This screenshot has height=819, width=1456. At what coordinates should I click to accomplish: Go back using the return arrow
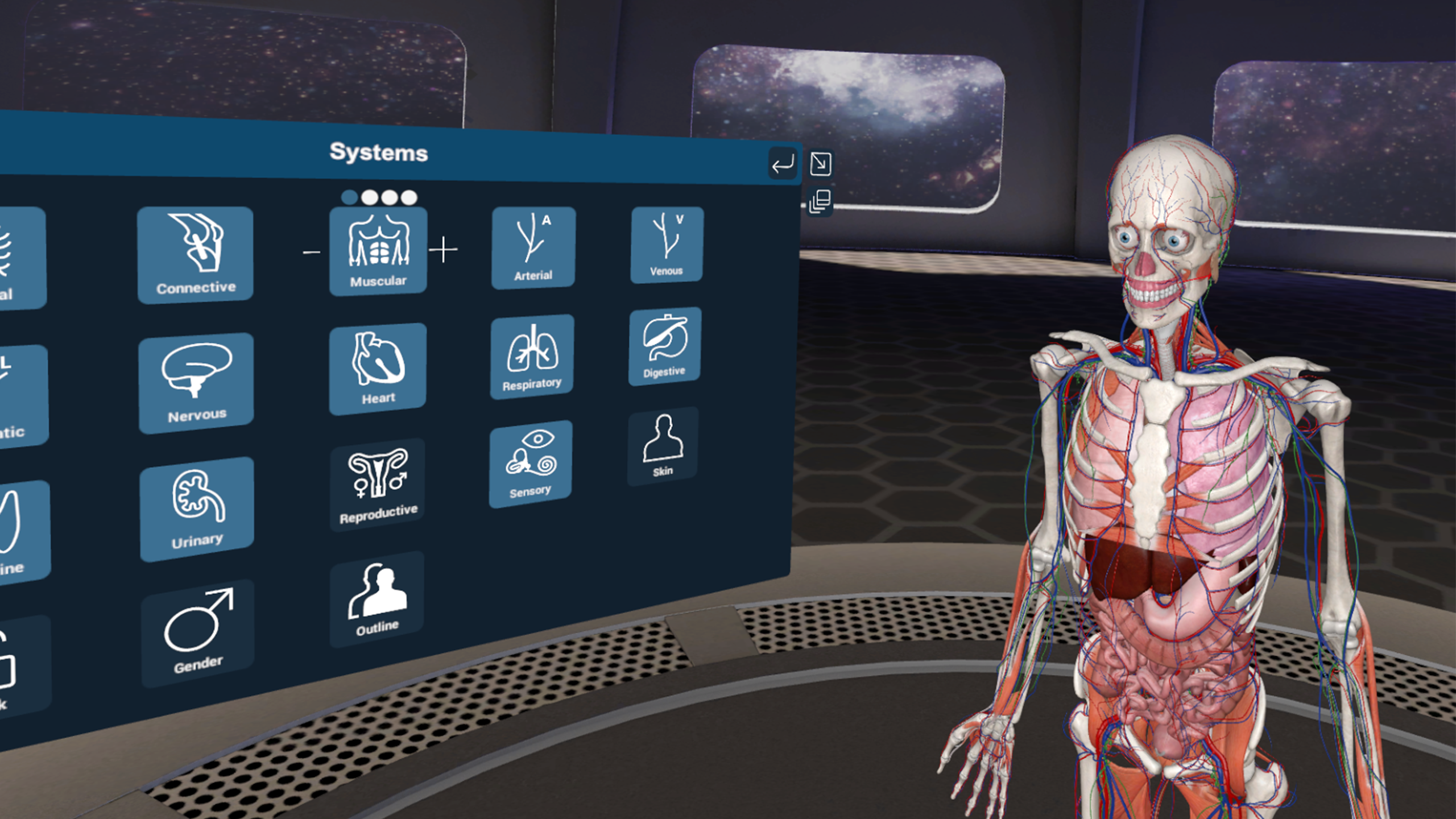tap(783, 164)
